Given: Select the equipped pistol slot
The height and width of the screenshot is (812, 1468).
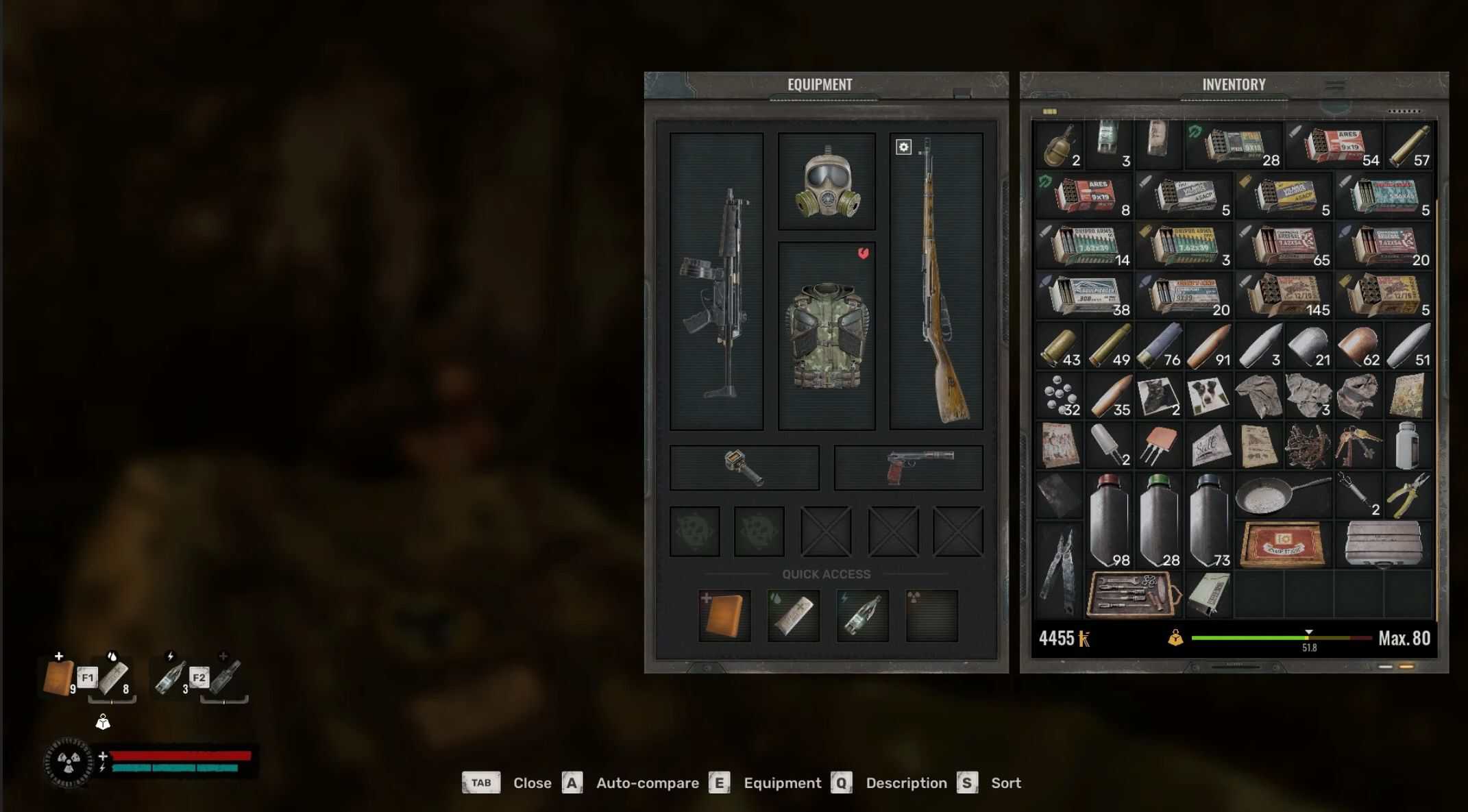Looking at the screenshot, I should click(x=908, y=467).
